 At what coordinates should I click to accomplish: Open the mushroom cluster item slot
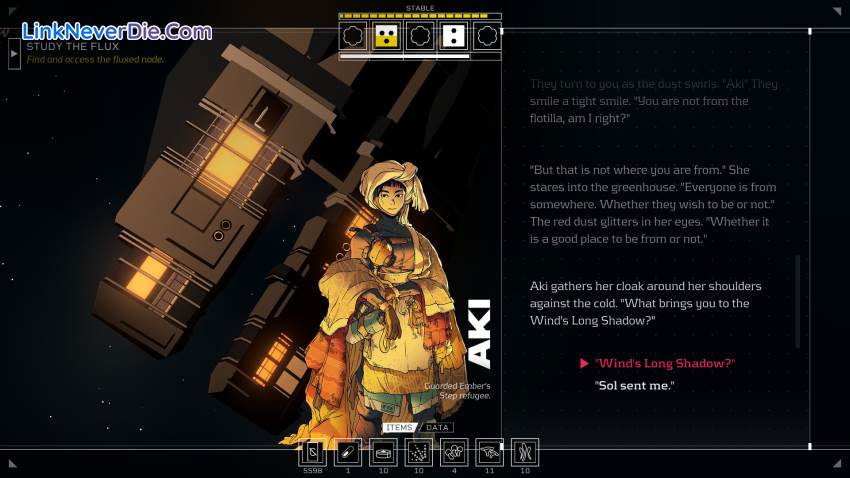454,452
